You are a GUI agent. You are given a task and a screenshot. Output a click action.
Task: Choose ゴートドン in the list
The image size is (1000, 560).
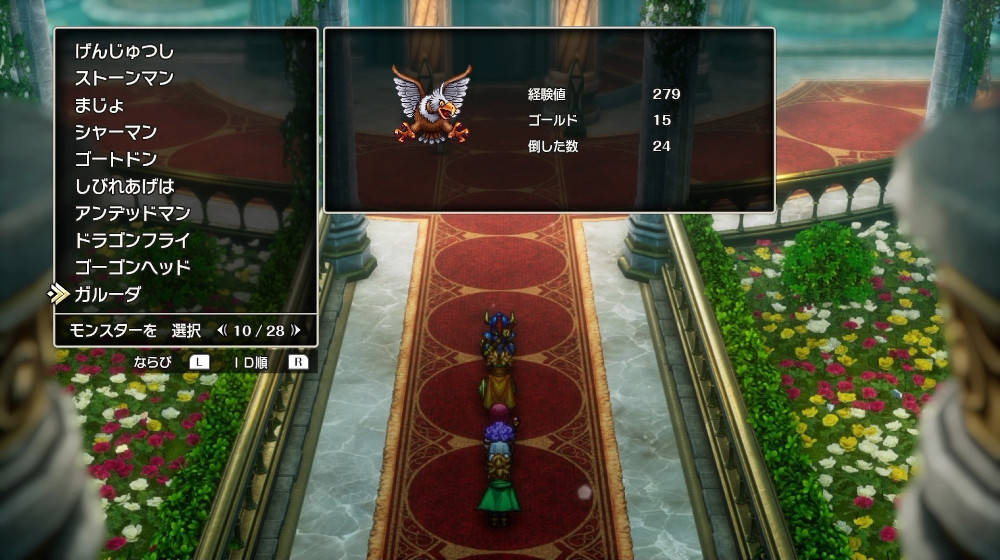click(116, 159)
